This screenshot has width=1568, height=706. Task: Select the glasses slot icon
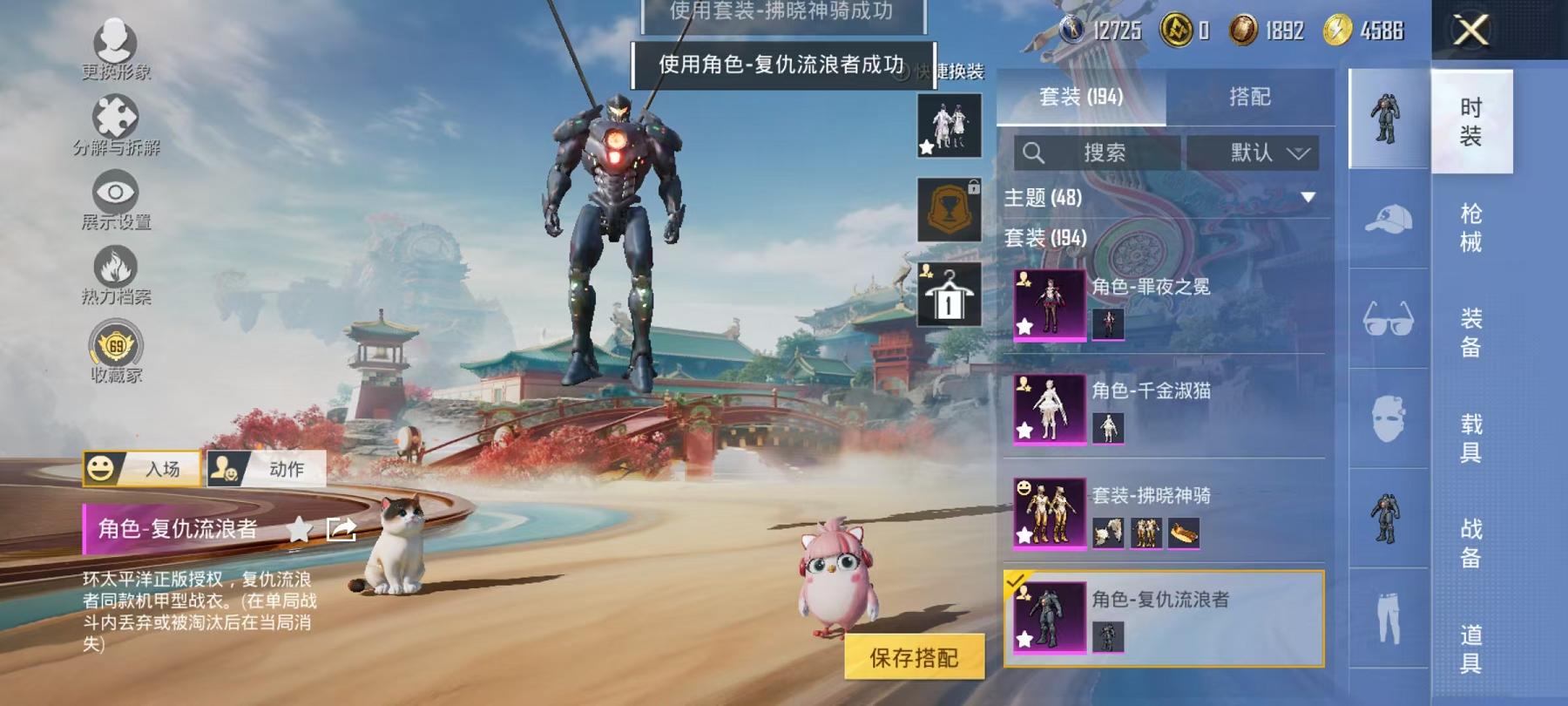pyautogui.click(x=1388, y=314)
